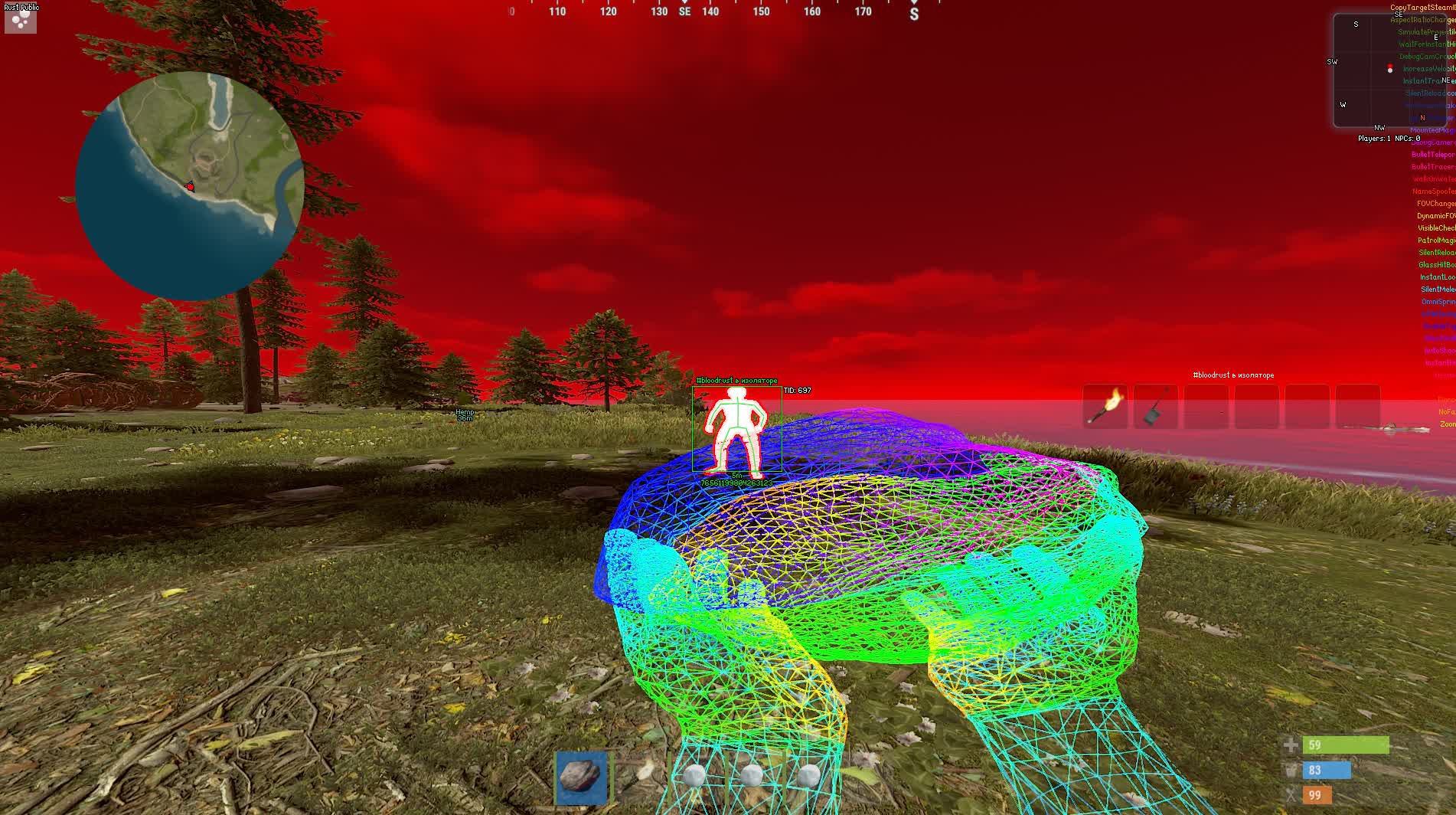Click the Rust Public logo
Viewport: 1456px width, 815px height.
pos(19,17)
